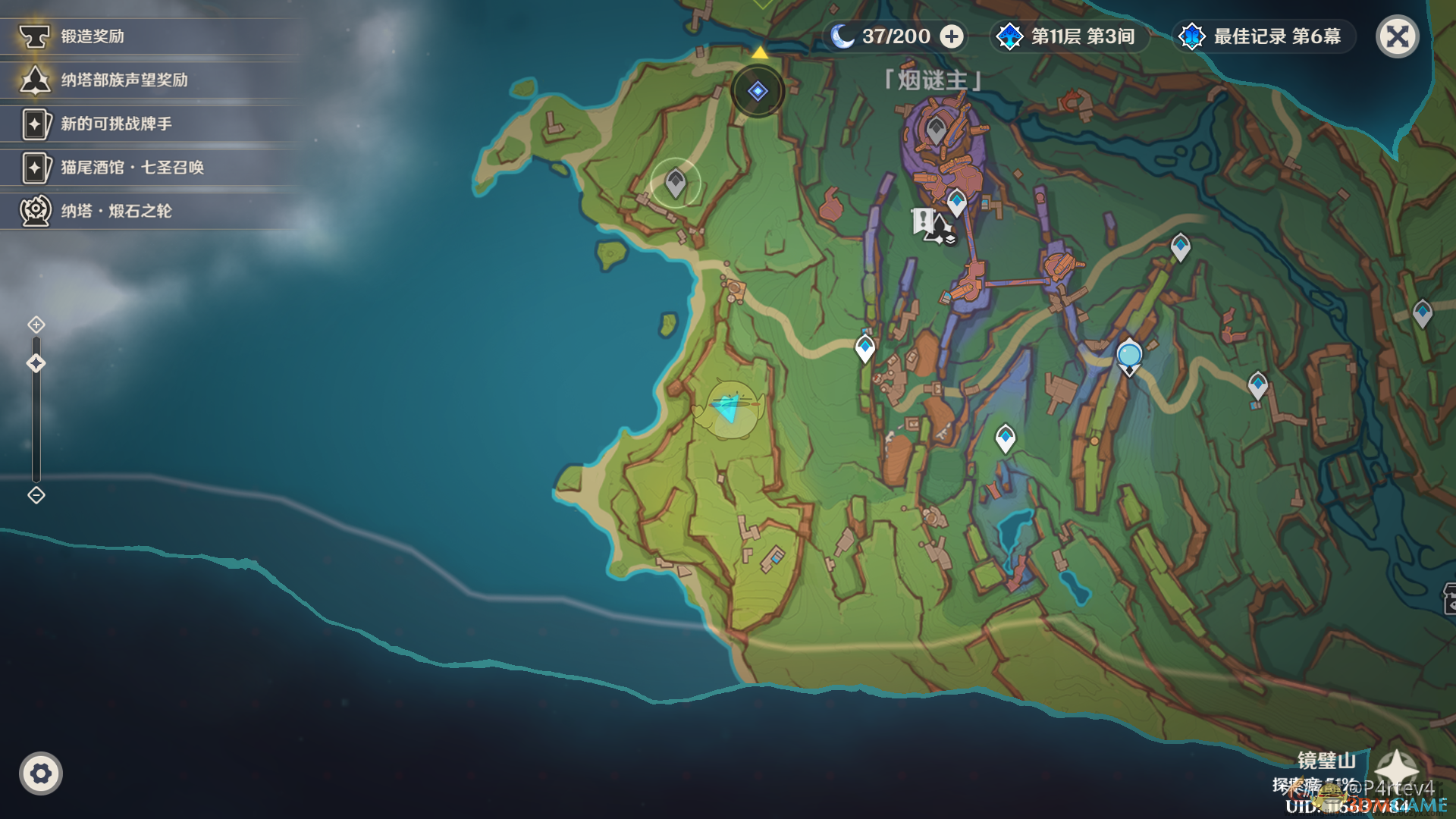
Task: Close the map with the X button
Action: [x=1397, y=36]
